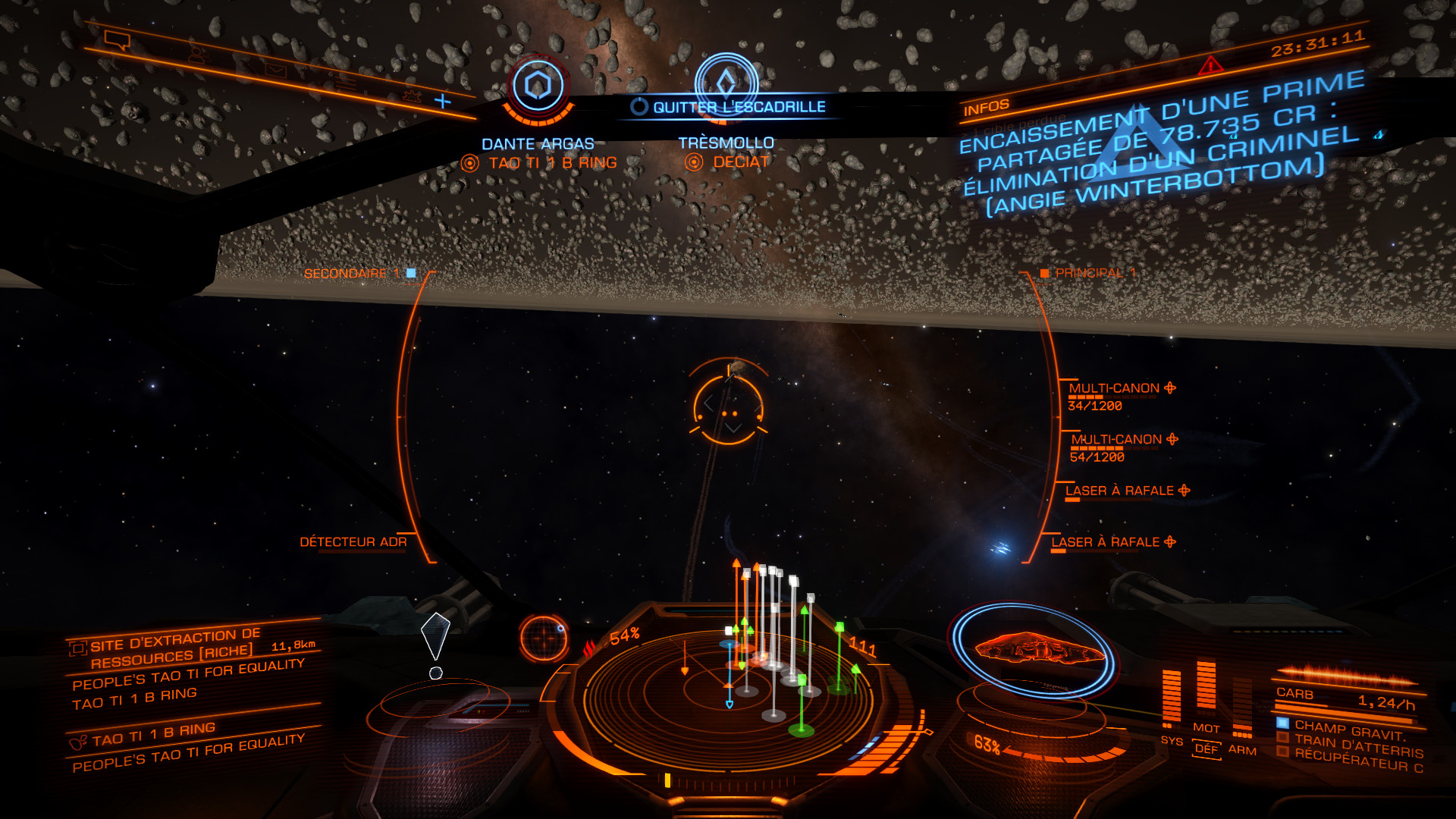Choose the lower Laser à Rafale weapon

1106,542
